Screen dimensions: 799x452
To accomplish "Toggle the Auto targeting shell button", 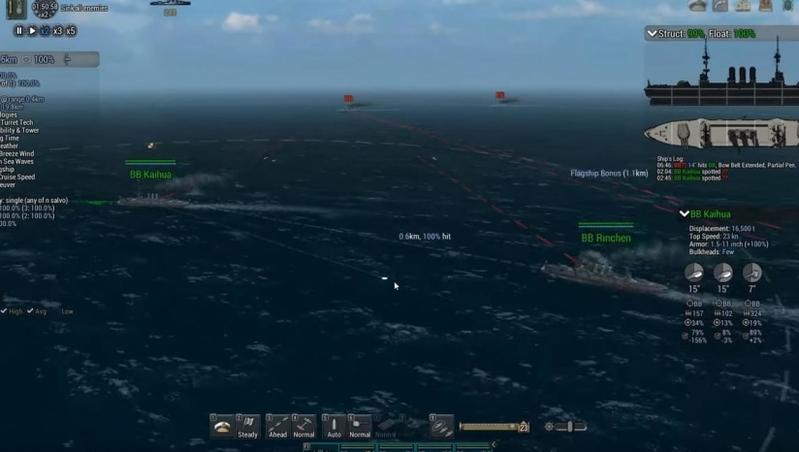I will click(x=334, y=426).
